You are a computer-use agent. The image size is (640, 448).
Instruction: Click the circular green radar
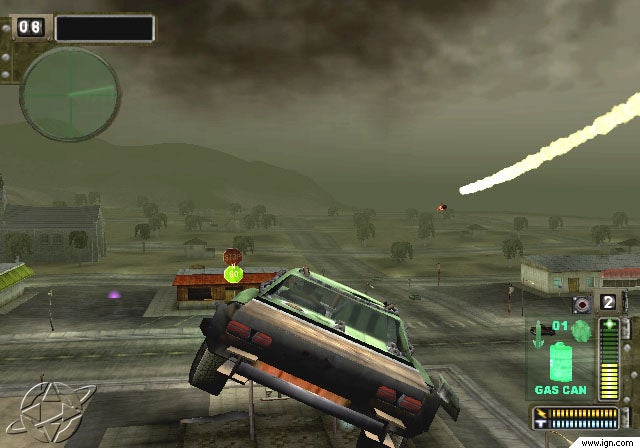(70, 94)
